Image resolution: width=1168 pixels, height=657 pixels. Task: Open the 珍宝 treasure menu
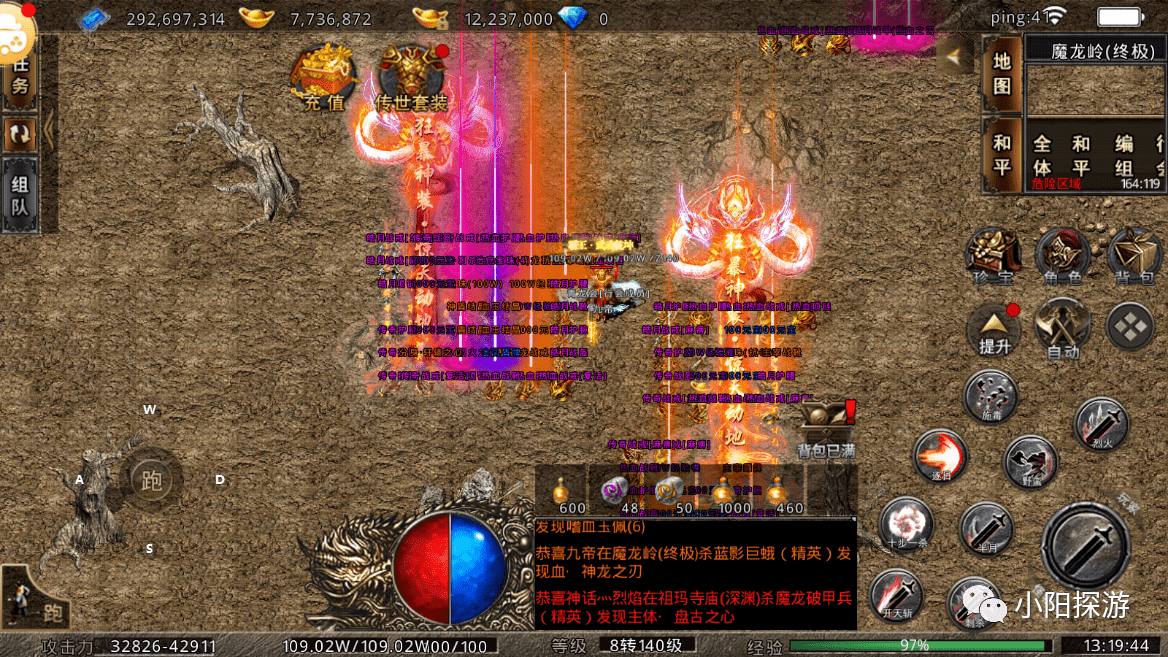click(992, 255)
